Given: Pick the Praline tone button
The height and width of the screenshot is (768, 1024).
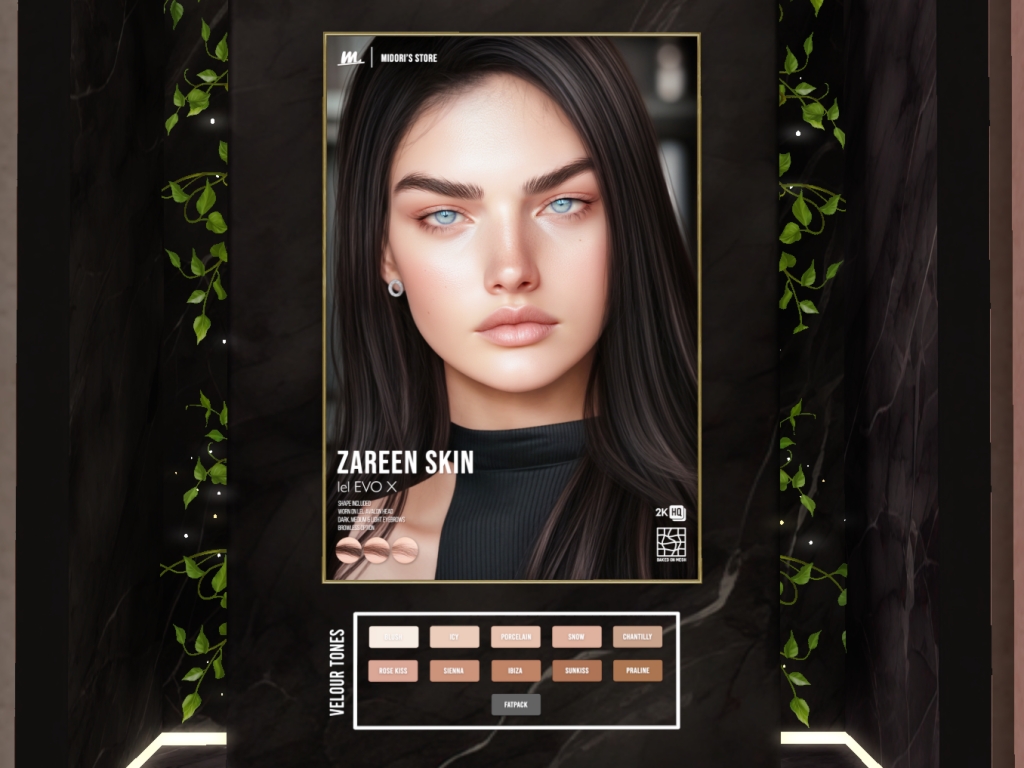Looking at the screenshot, I should [x=638, y=671].
